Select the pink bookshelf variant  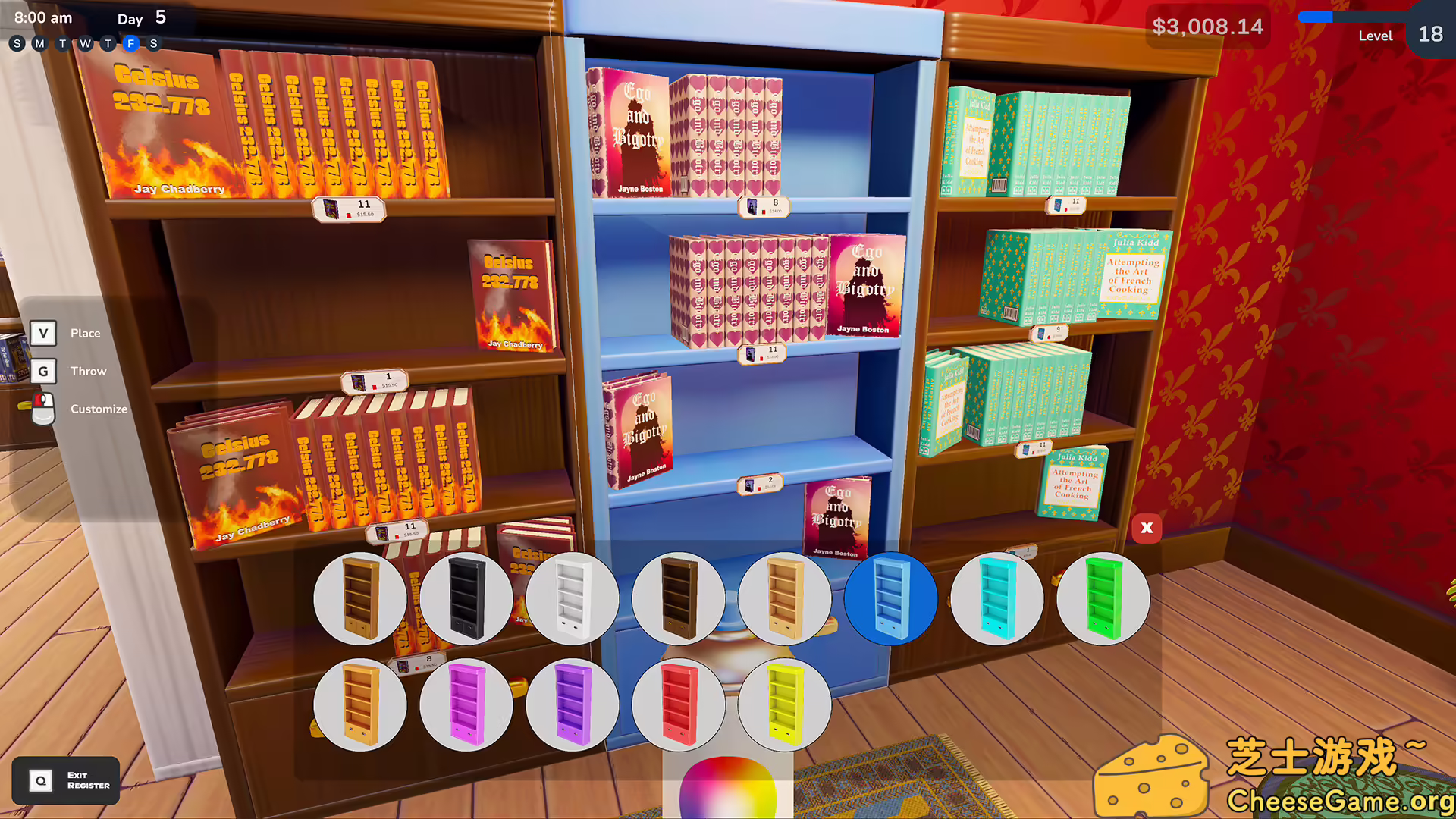coord(466,705)
